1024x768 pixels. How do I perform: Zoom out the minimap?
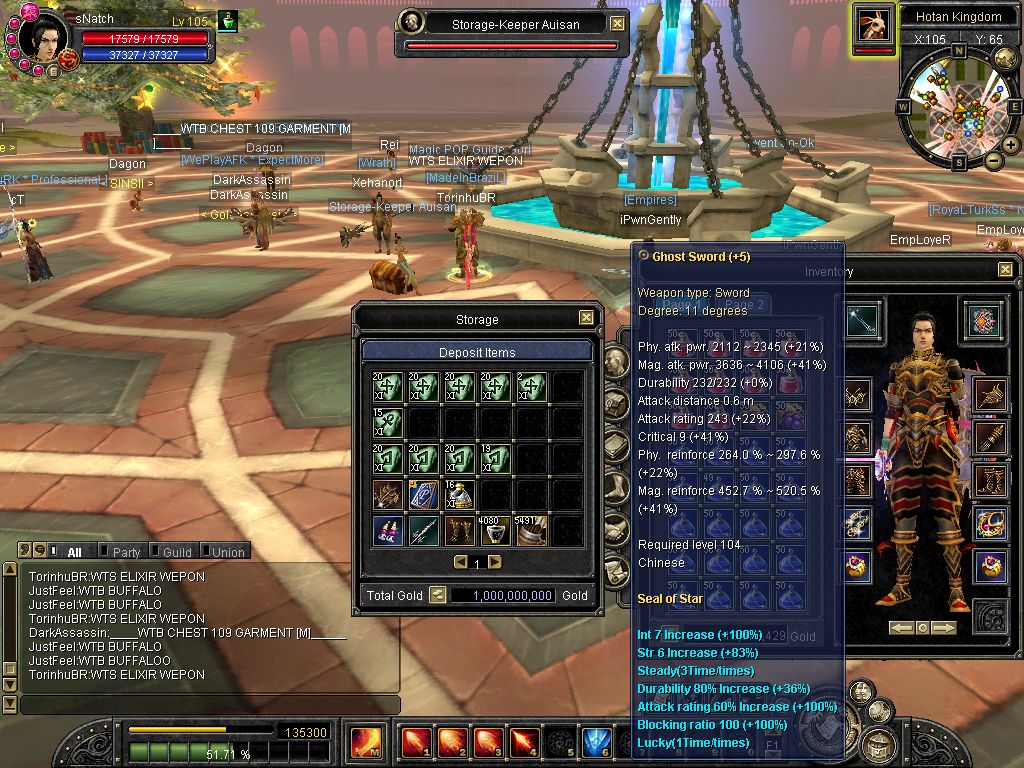pyautogui.click(x=994, y=160)
